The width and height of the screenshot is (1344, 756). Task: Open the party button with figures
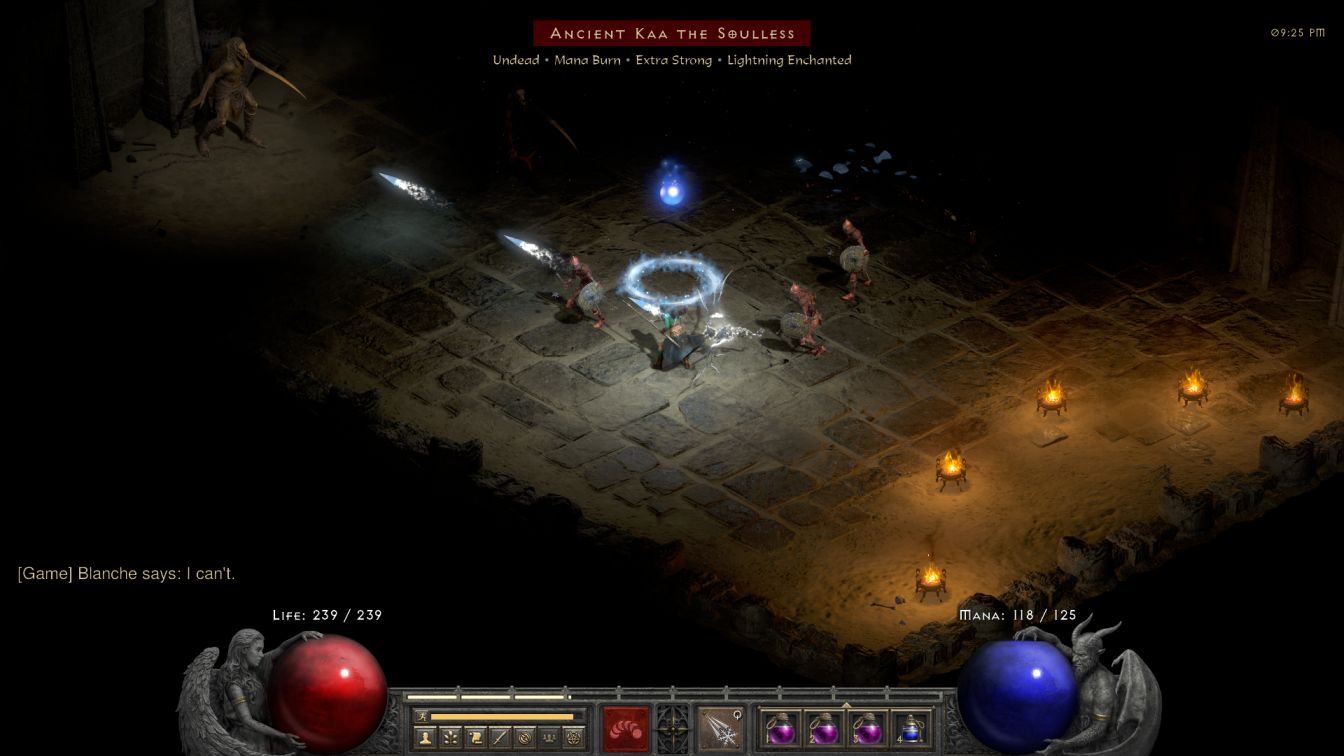coord(548,737)
